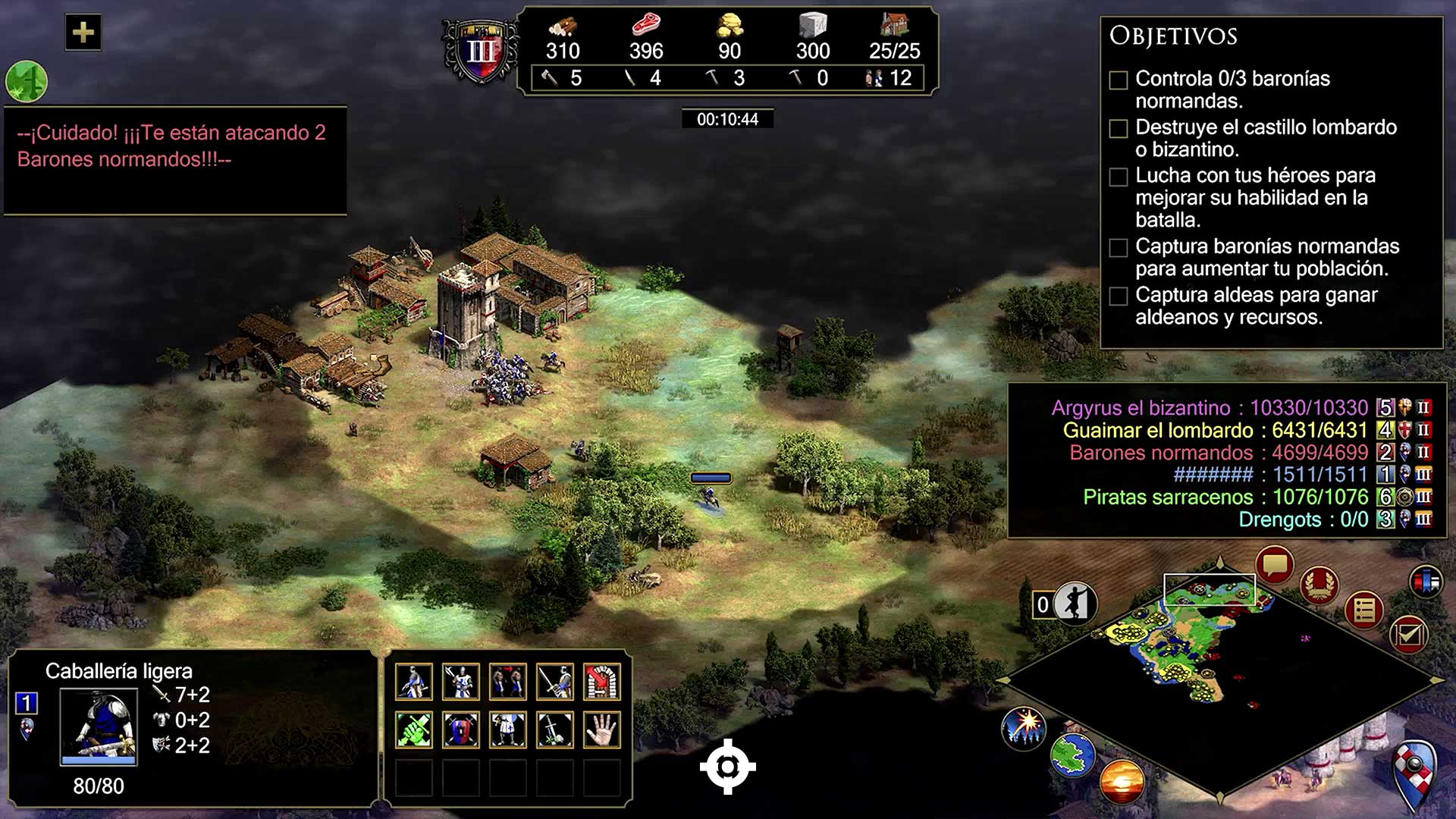This screenshot has height=819, width=1456.
Task: Open the chat speech bubble button
Action: 1274,566
